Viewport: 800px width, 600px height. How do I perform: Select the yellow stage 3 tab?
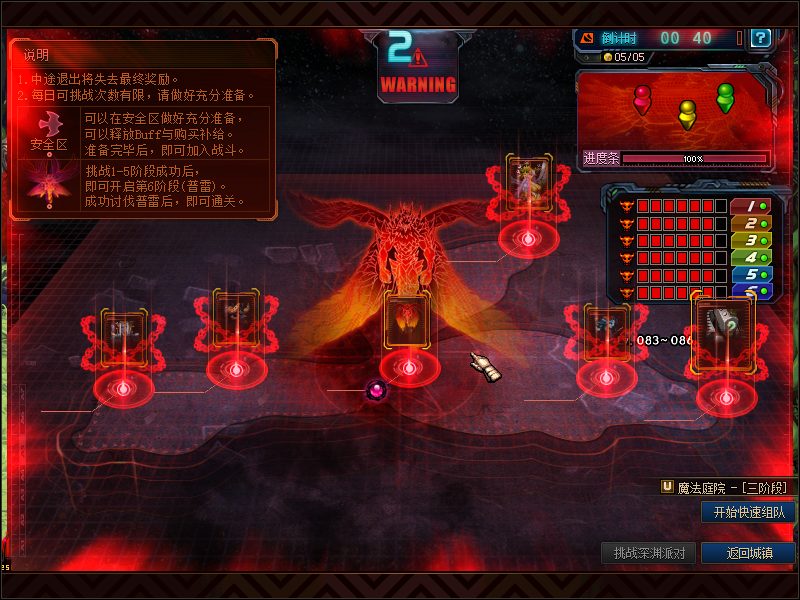pos(751,240)
